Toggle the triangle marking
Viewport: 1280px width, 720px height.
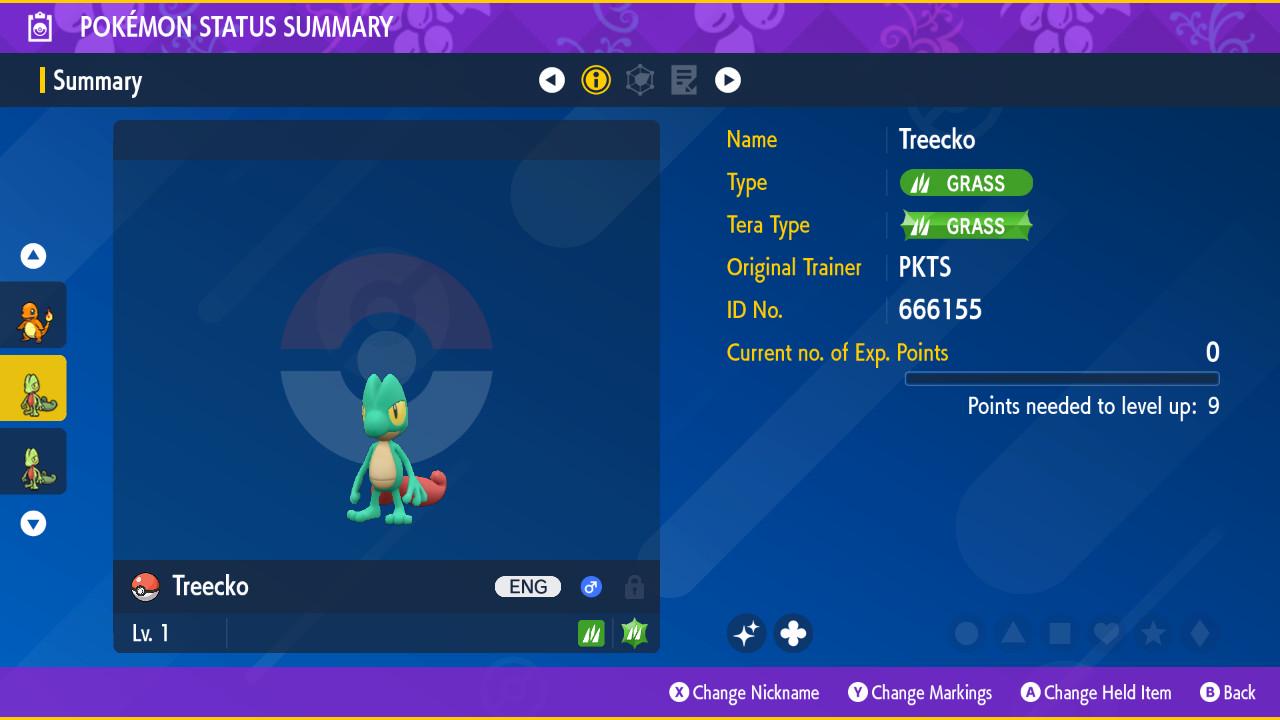pyautogui.click(x=1013, y=633)
